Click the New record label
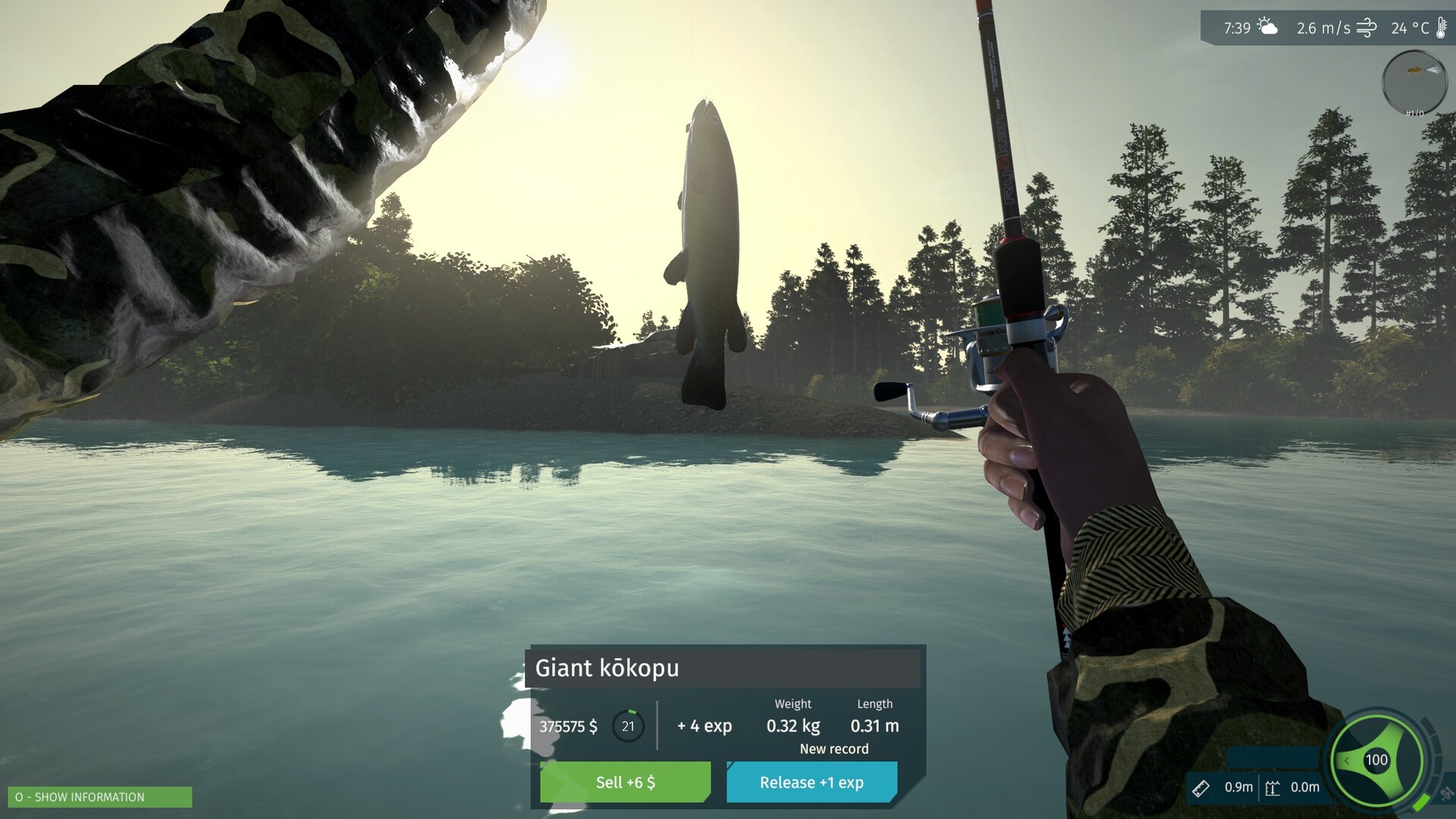1456x819 pixels. 833,748
